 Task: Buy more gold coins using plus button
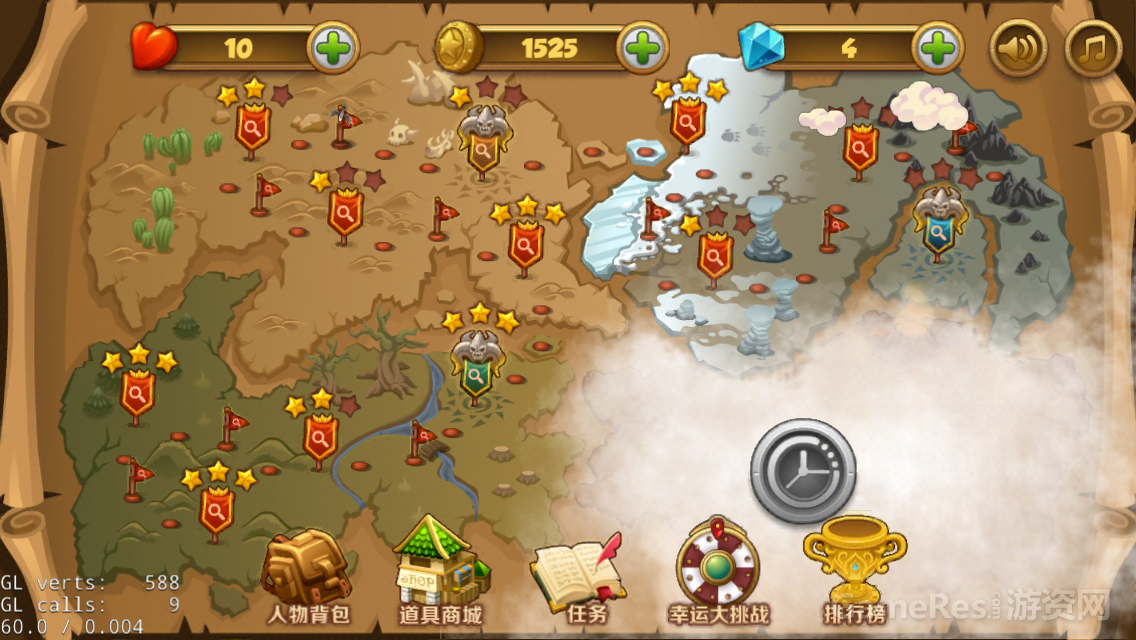tap(642, 47)
